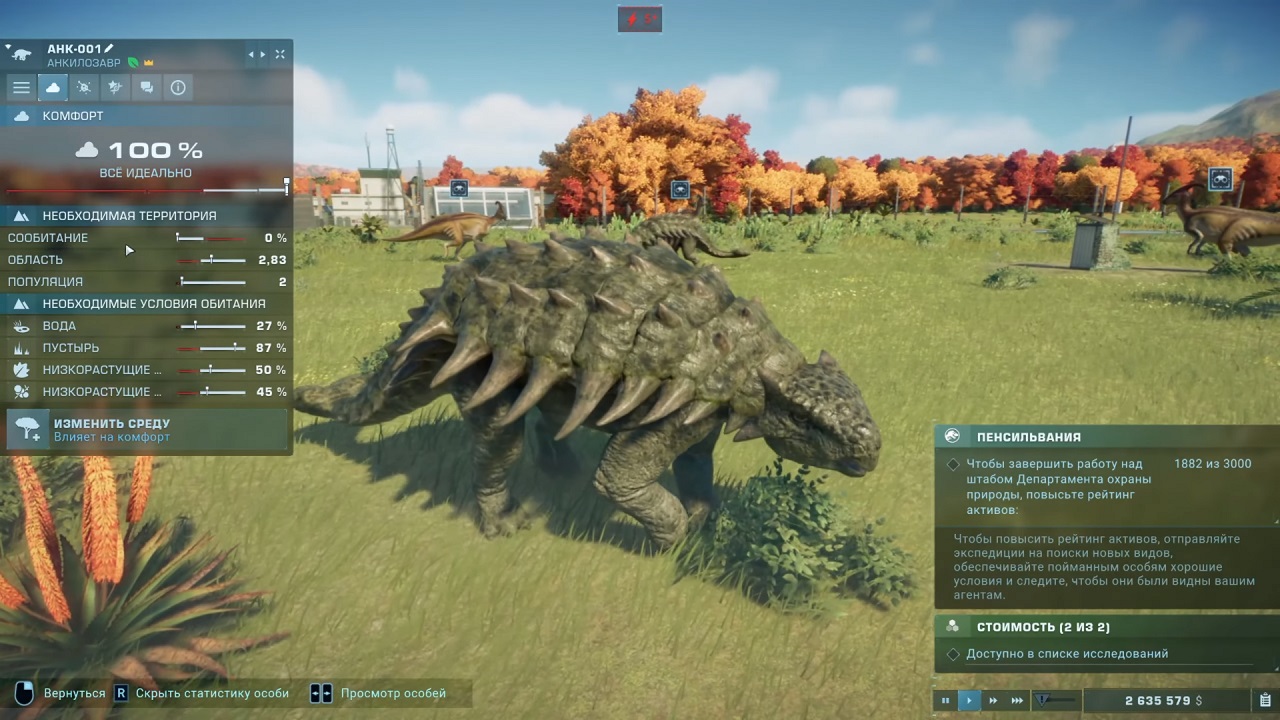Open the clipboard management icon
This screenshot has width=1280, height=720.
pyautogui.click(x=1265, y=700)
